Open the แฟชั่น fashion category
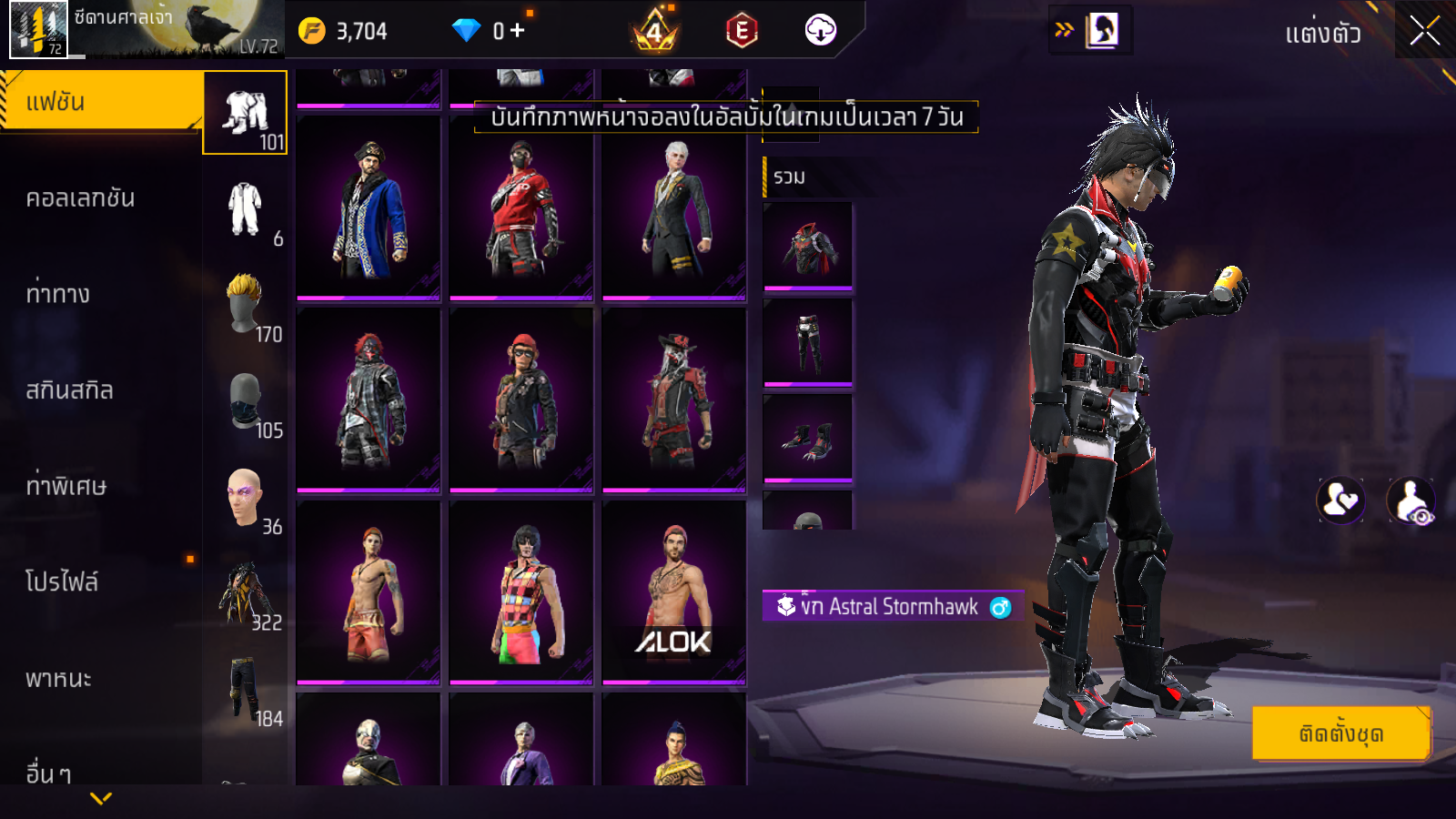 click(x=100, y=102)
